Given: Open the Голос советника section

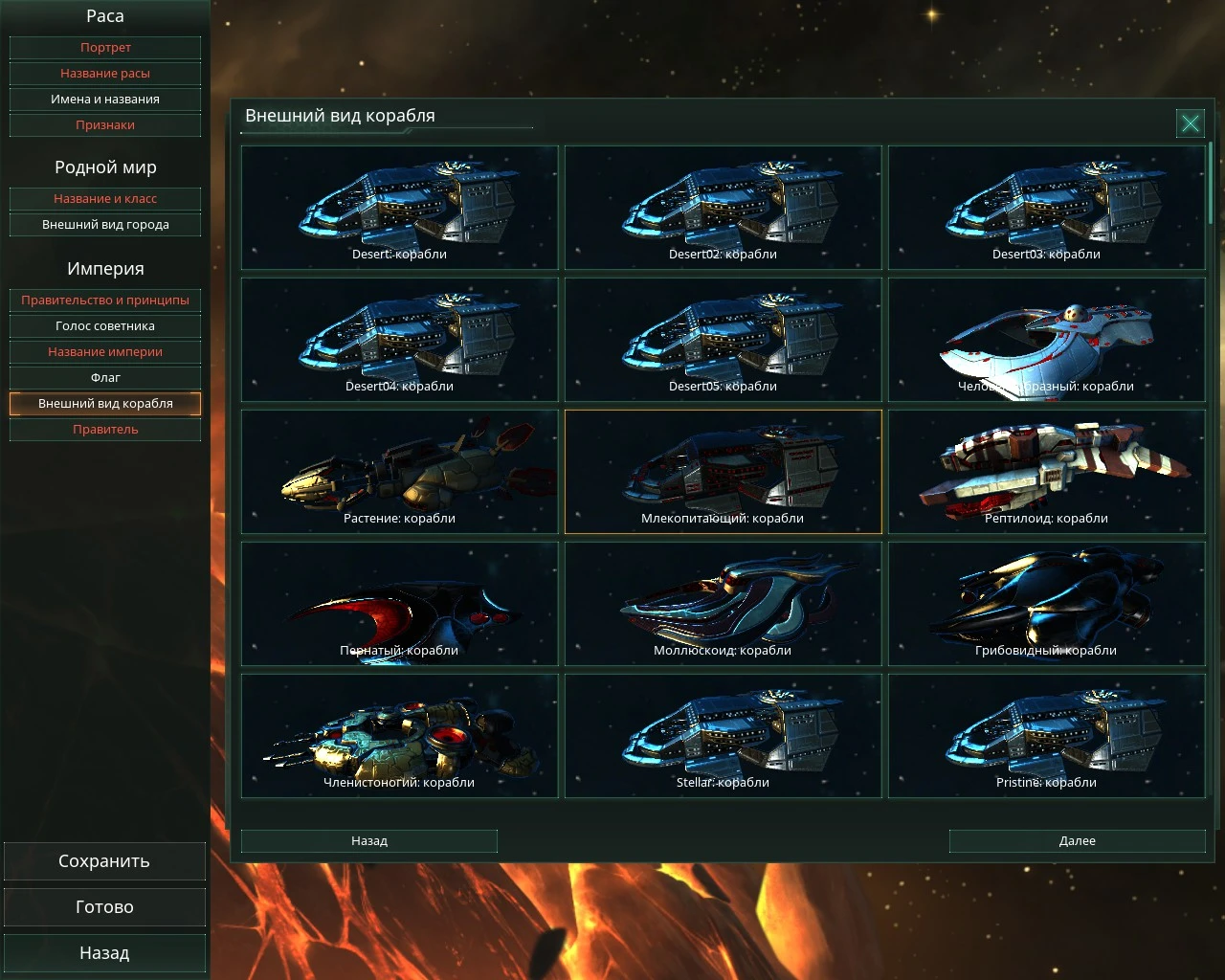Looking at the screenshot, I should [x=105, y=325].
